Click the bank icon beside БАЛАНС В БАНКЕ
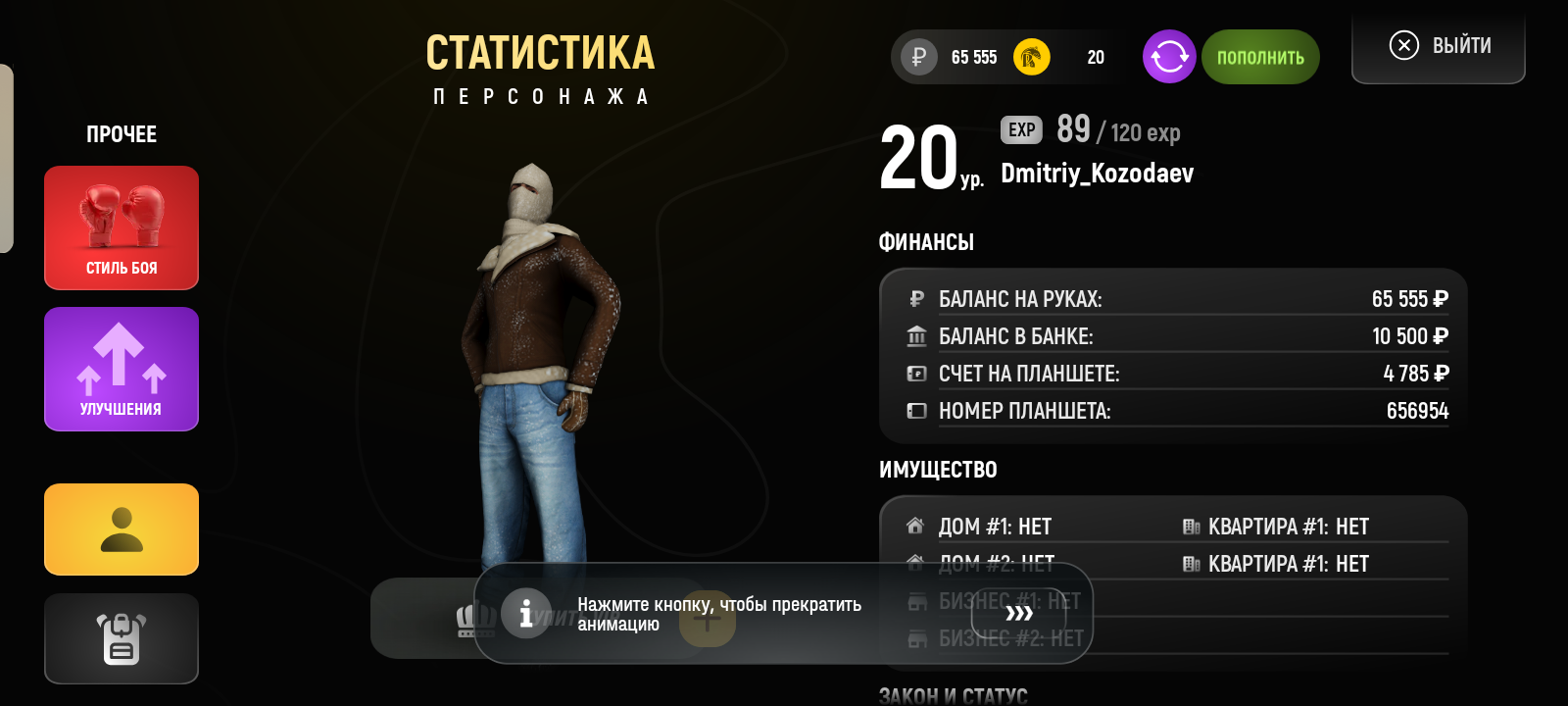Viewport: 1568px width, 706px height. click(915, 335)
